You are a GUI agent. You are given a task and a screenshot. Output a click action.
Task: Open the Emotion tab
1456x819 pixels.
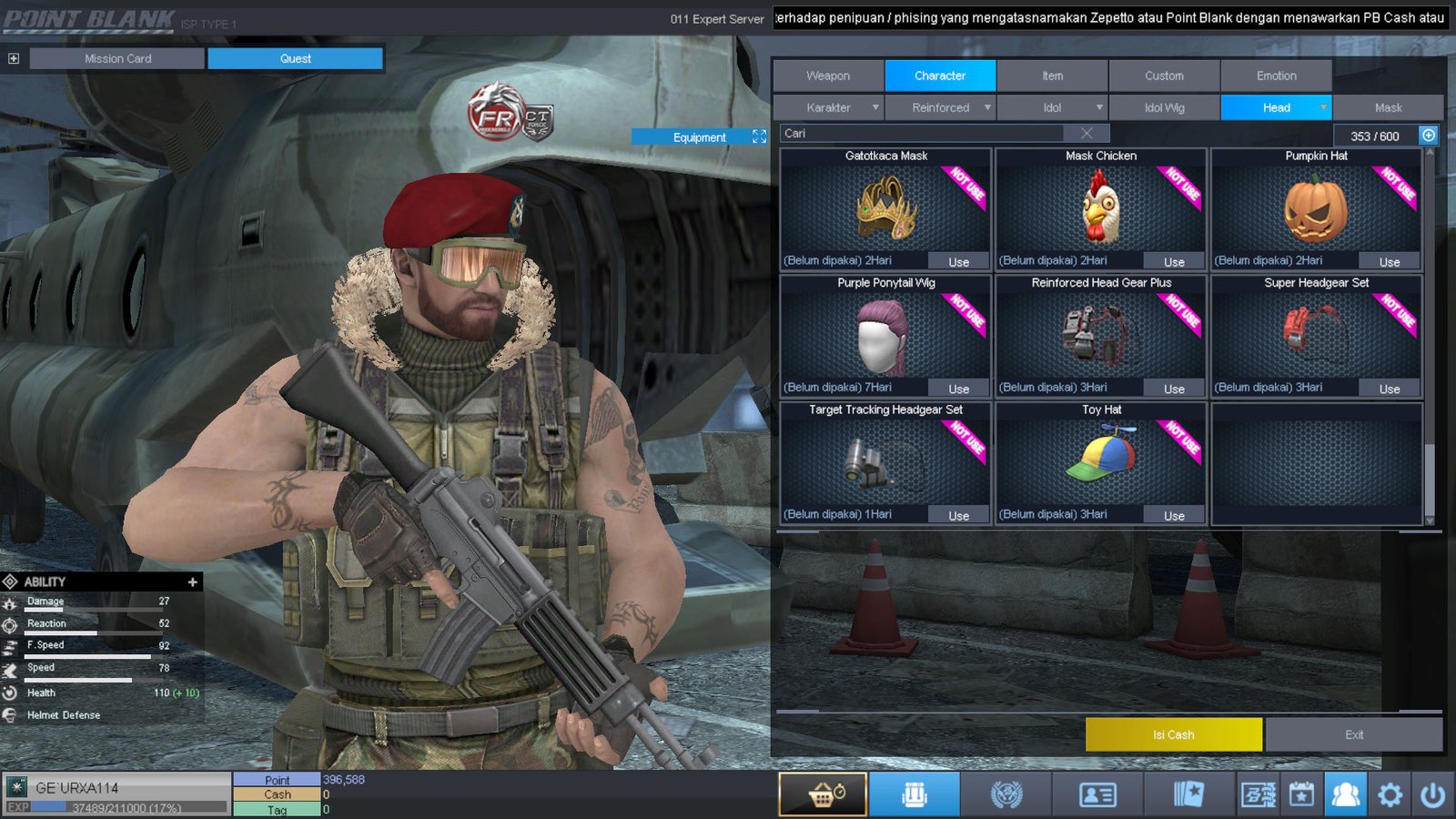tap(1276, 76)
